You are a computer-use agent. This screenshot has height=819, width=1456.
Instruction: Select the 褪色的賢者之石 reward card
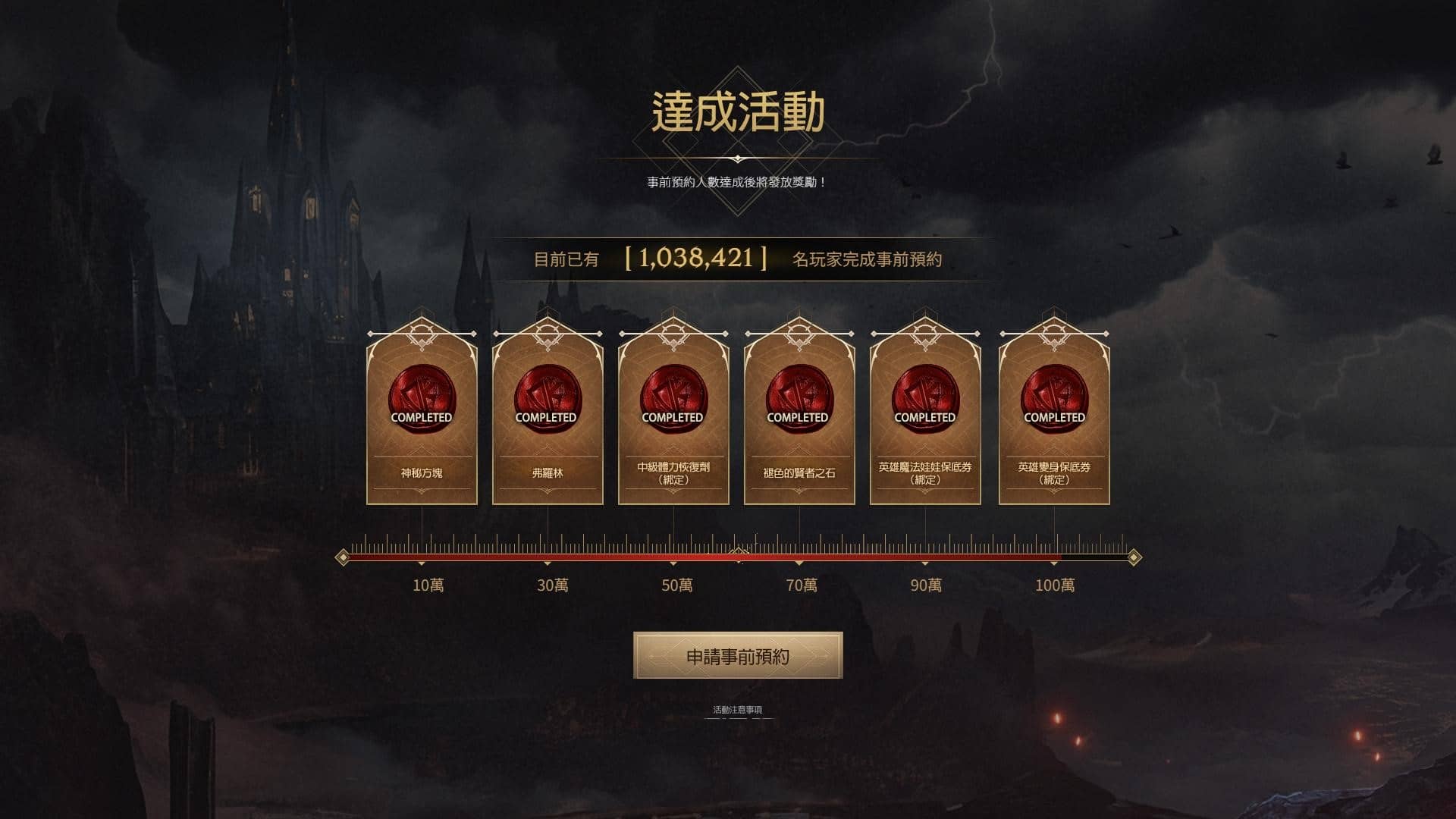pyautogui.click(x=799, y=421)
